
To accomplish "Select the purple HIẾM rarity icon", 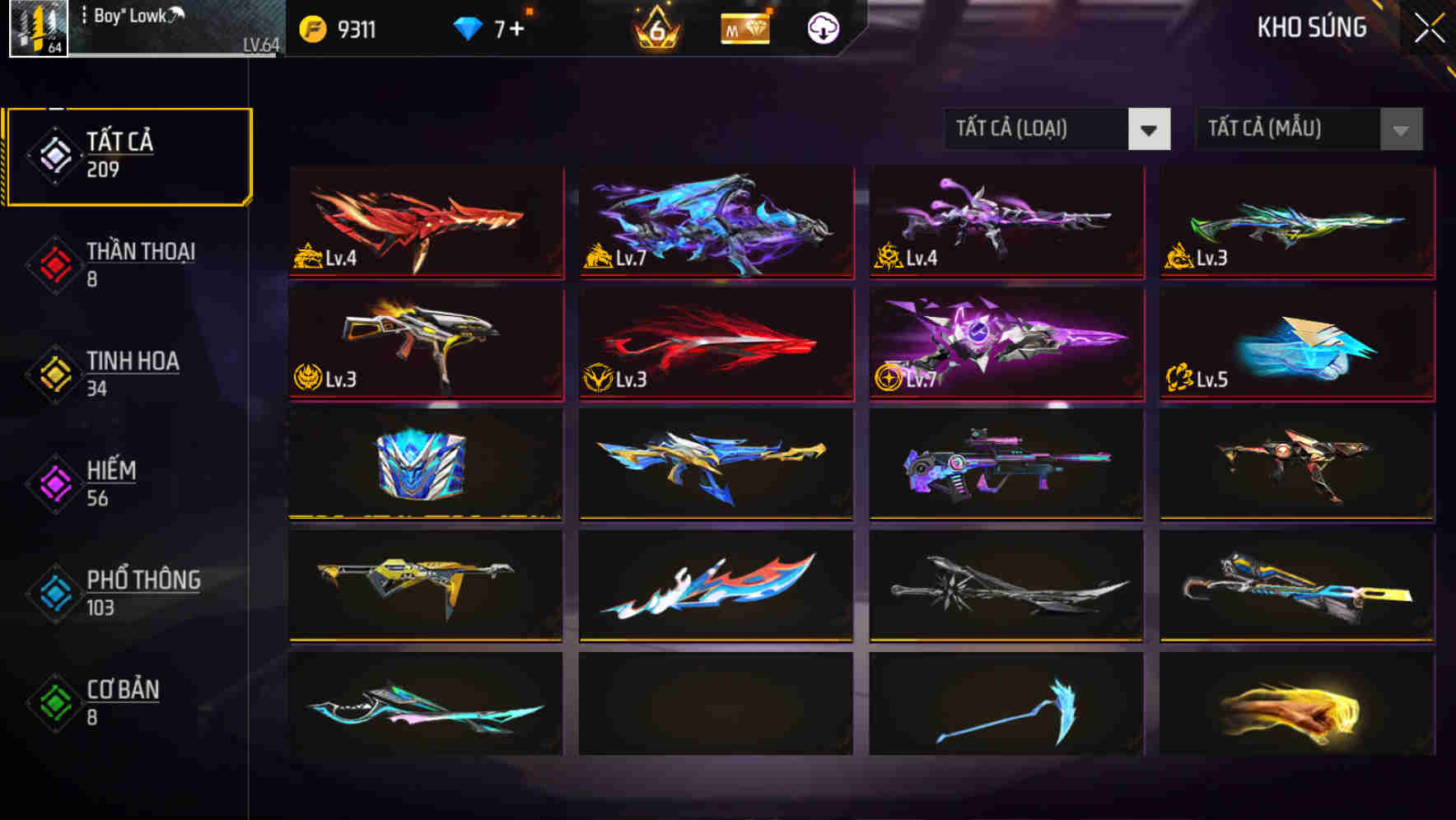I will pos(54,481).
